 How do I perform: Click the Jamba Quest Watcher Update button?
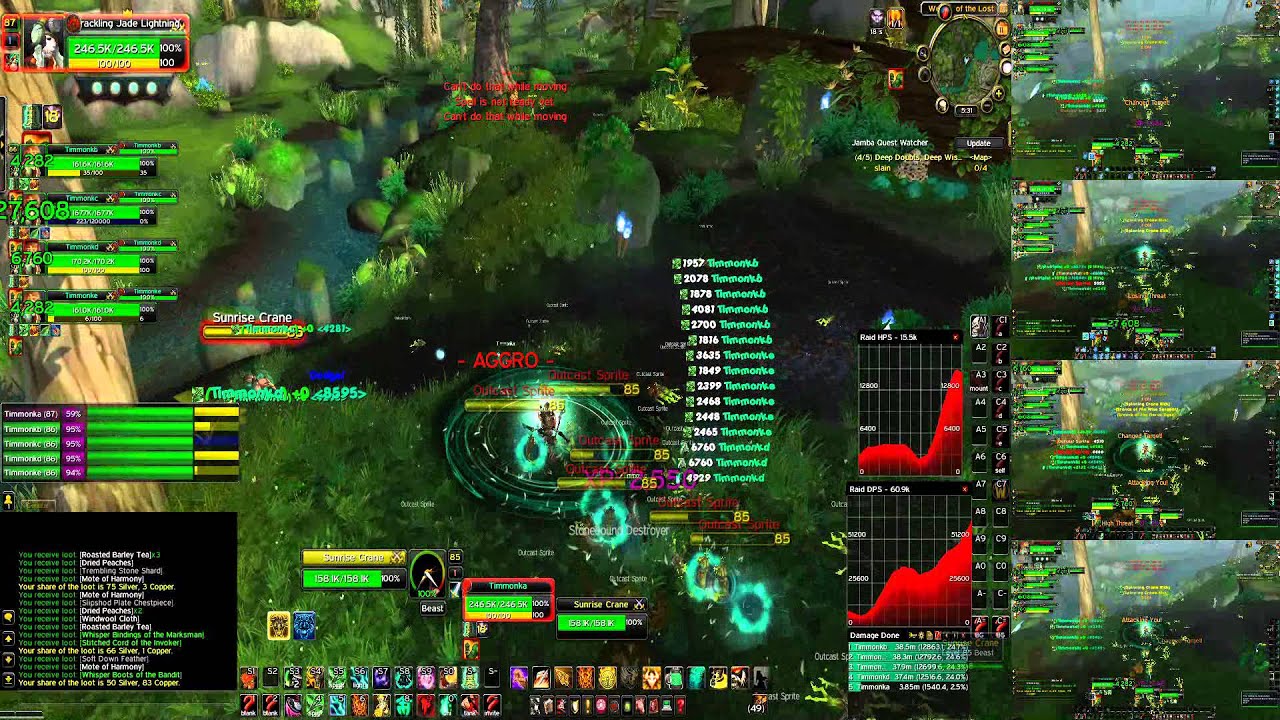(x=977, y=143)
